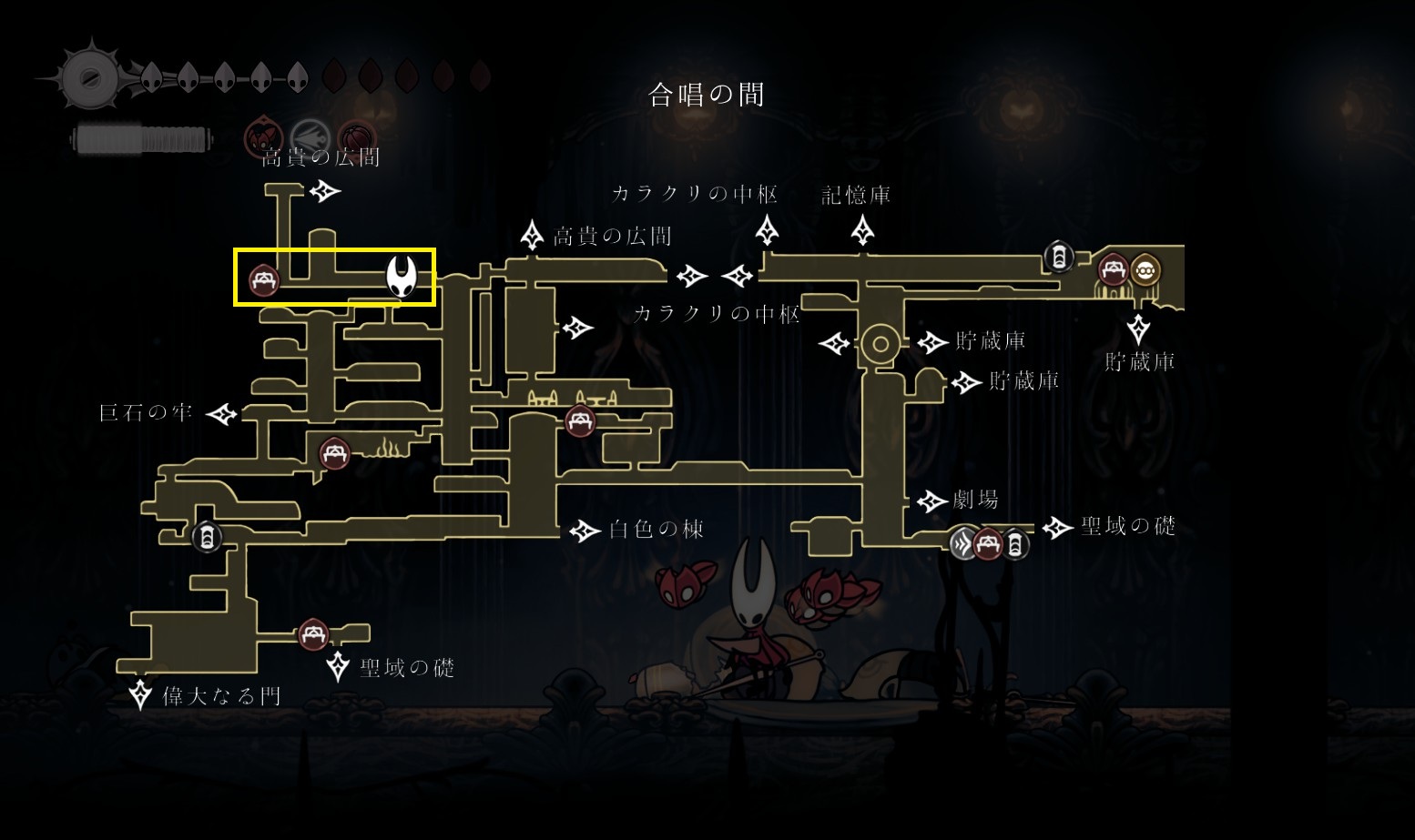Click the bench marker beside the flame symbol
1415x840 pixels.
(334, 452)
